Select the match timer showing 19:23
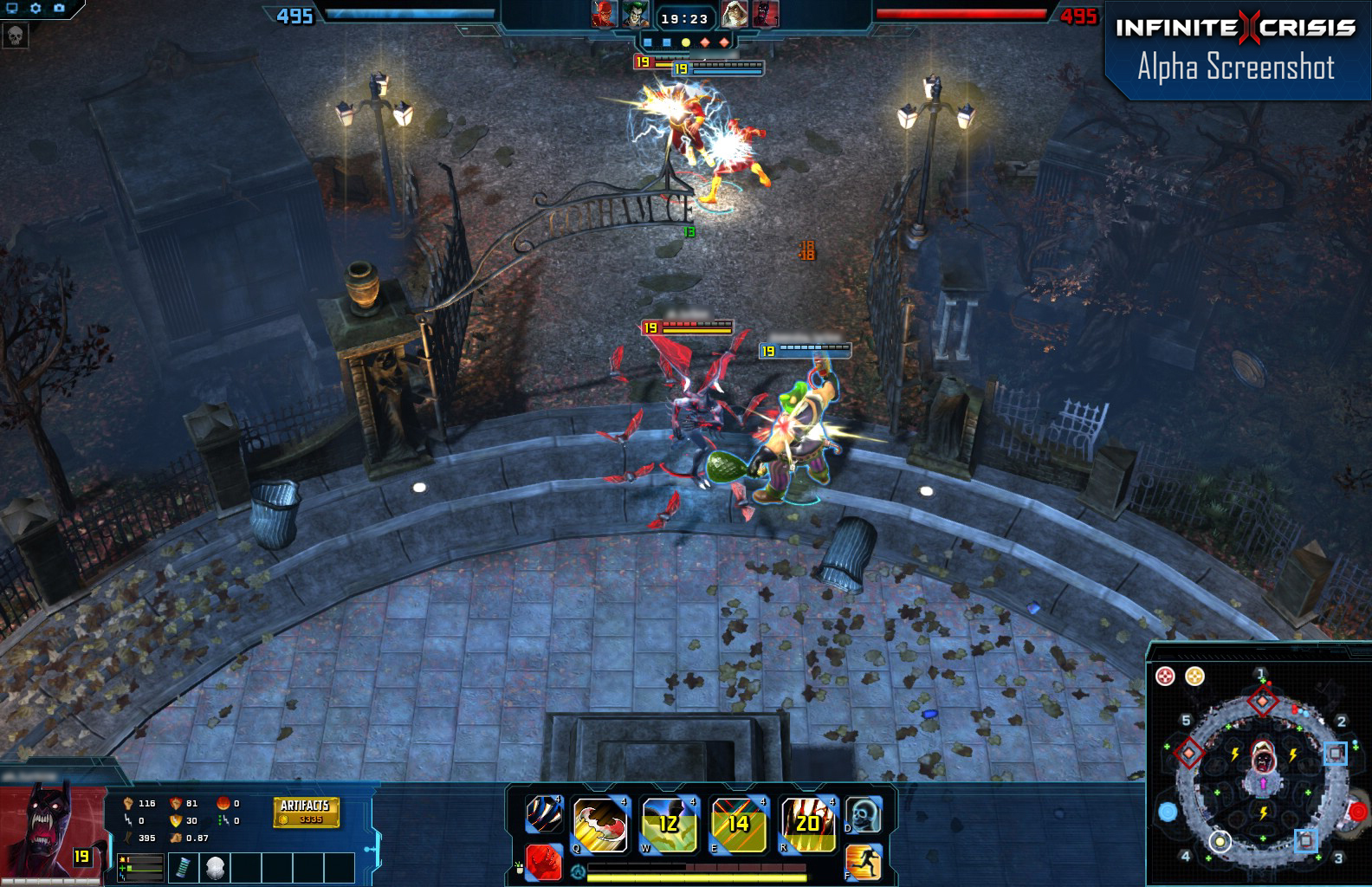Image resolution: width=1372 pixels, height=887 pixels. click(685, 18)
